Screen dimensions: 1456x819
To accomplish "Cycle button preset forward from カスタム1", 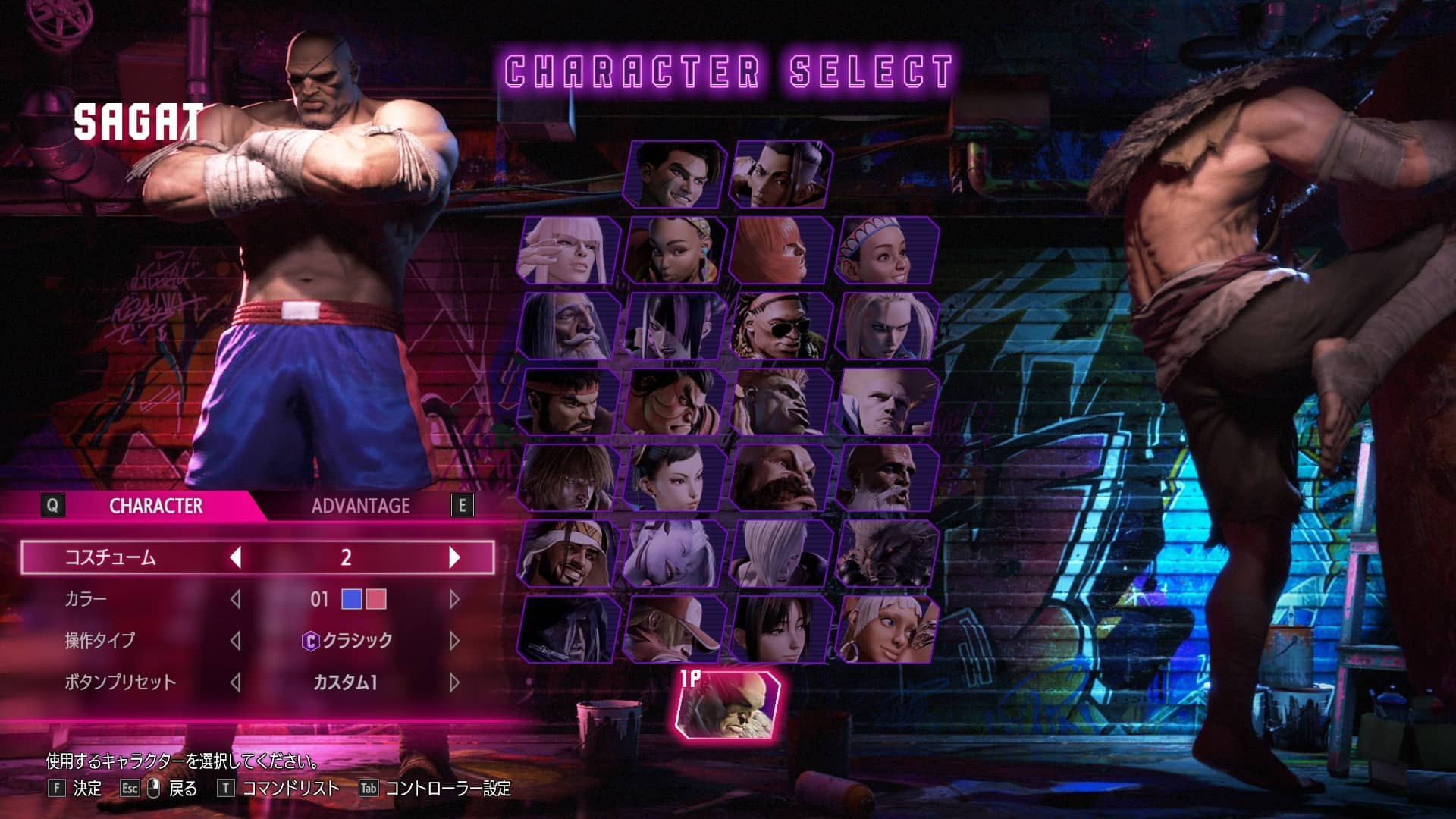I will [454, 682].
